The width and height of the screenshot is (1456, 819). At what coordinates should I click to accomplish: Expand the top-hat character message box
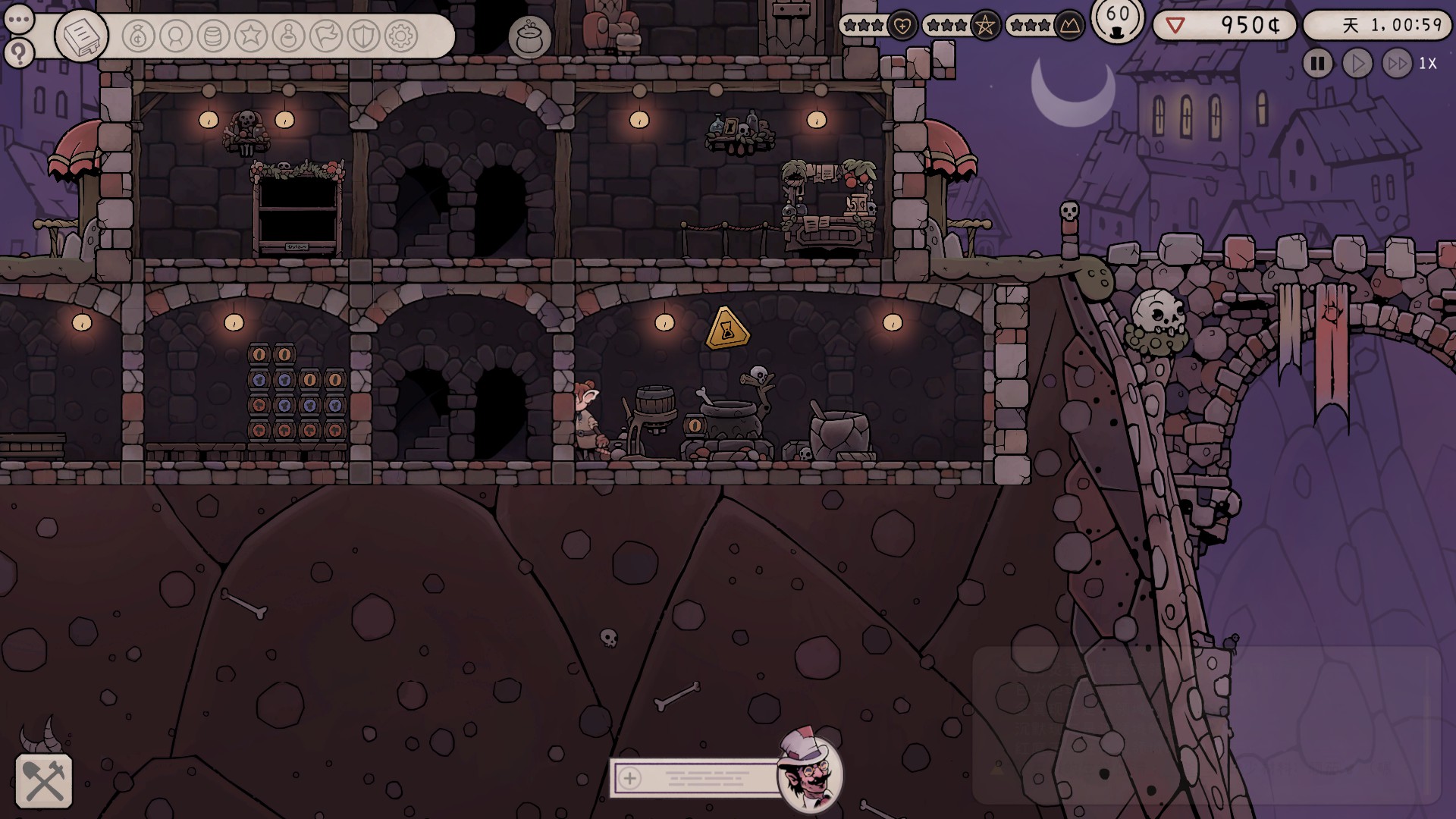629,777
